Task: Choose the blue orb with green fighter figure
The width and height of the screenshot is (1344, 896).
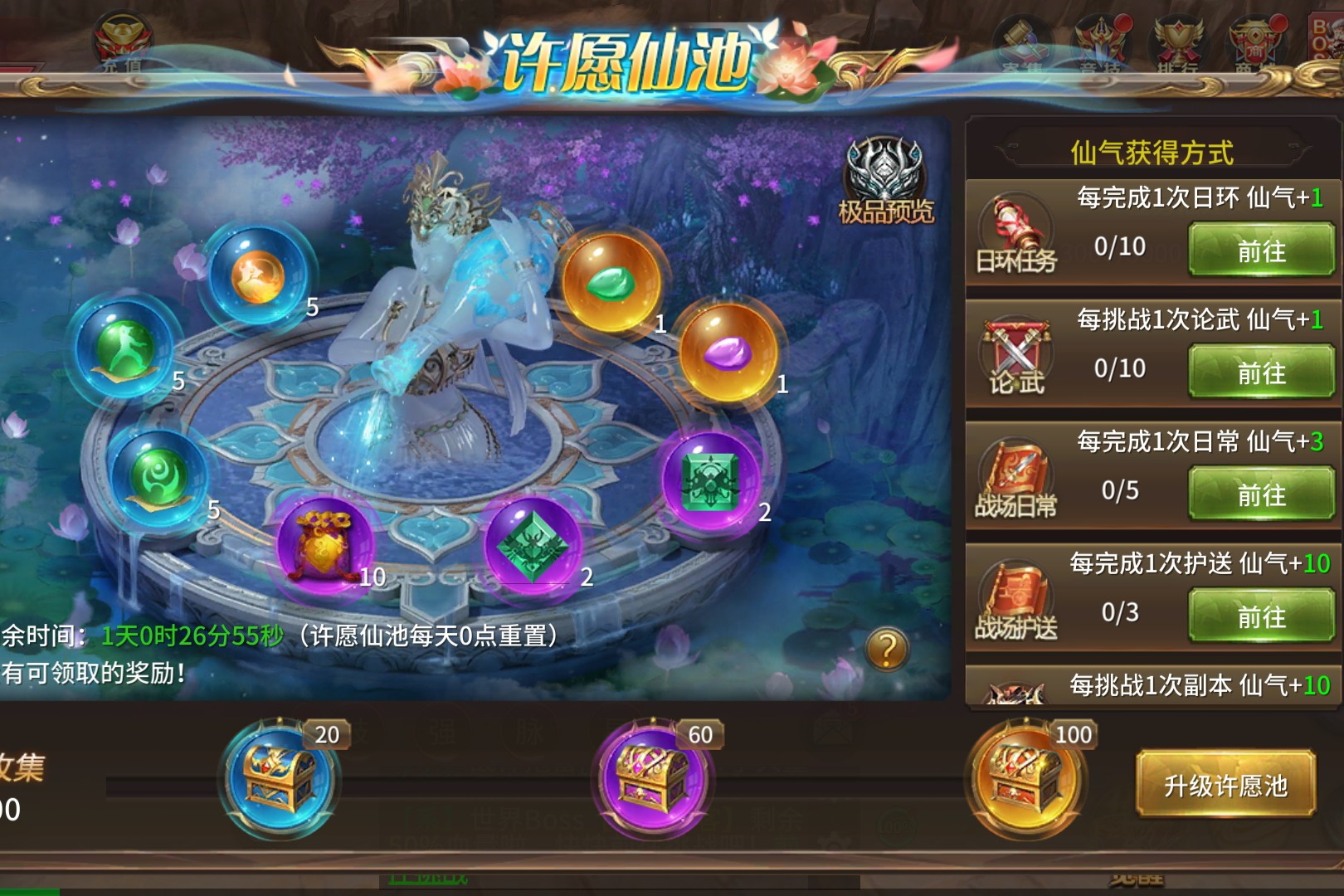Action: point(125,348)
